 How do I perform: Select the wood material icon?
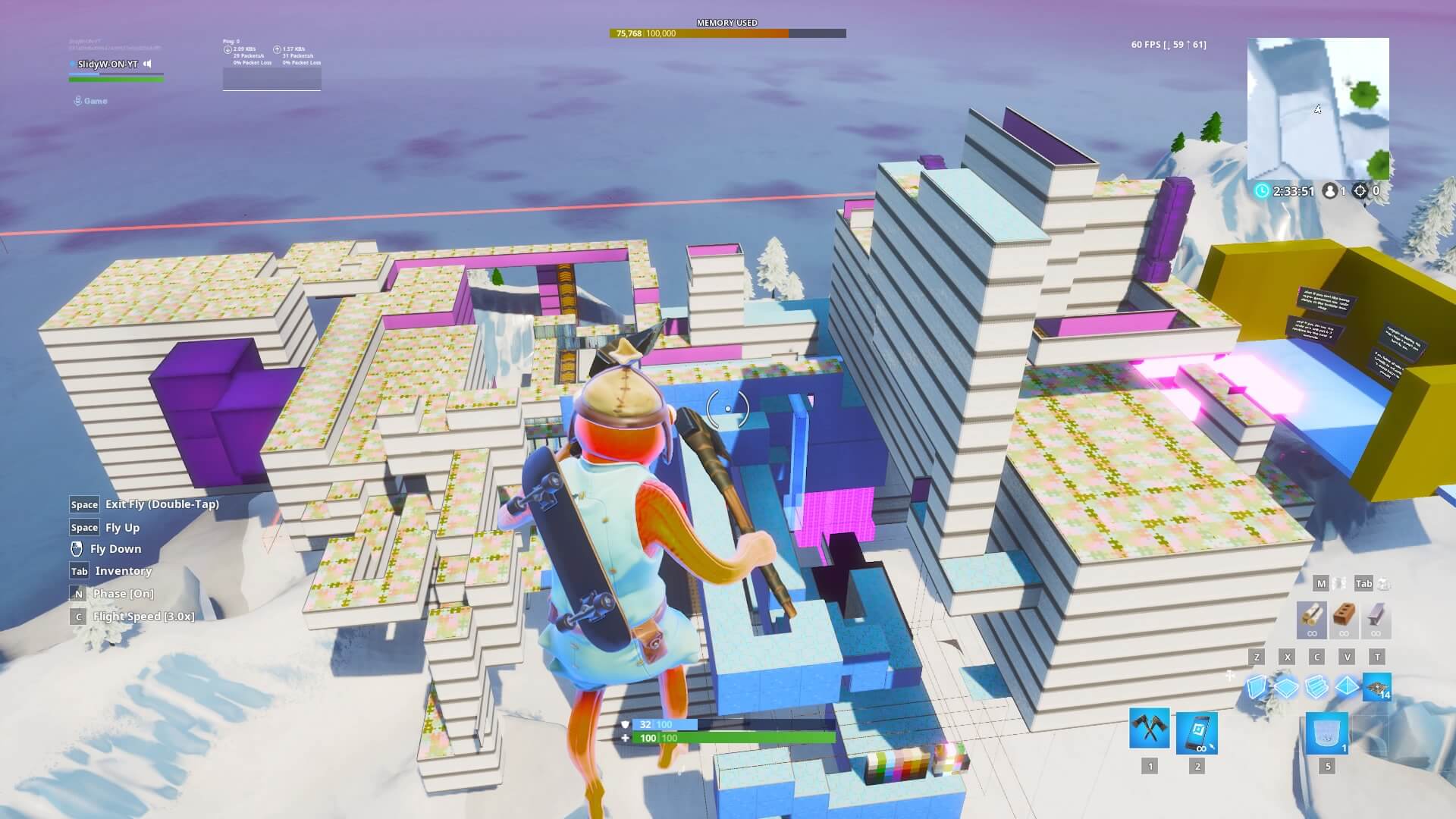pos(1313,619)
